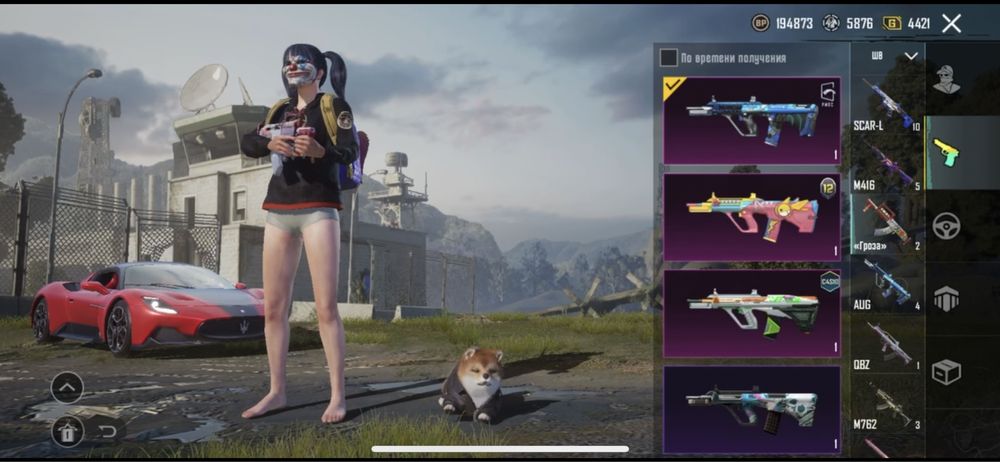Close the inventory with the X button

click(x=952, y=23)
